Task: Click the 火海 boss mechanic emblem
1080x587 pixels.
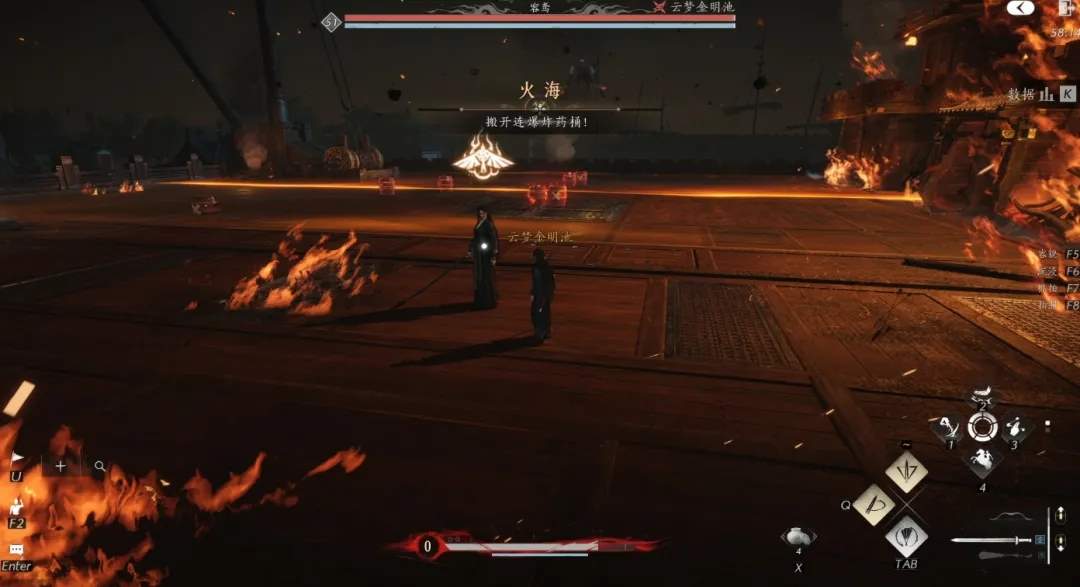Action: pos(483,158)
